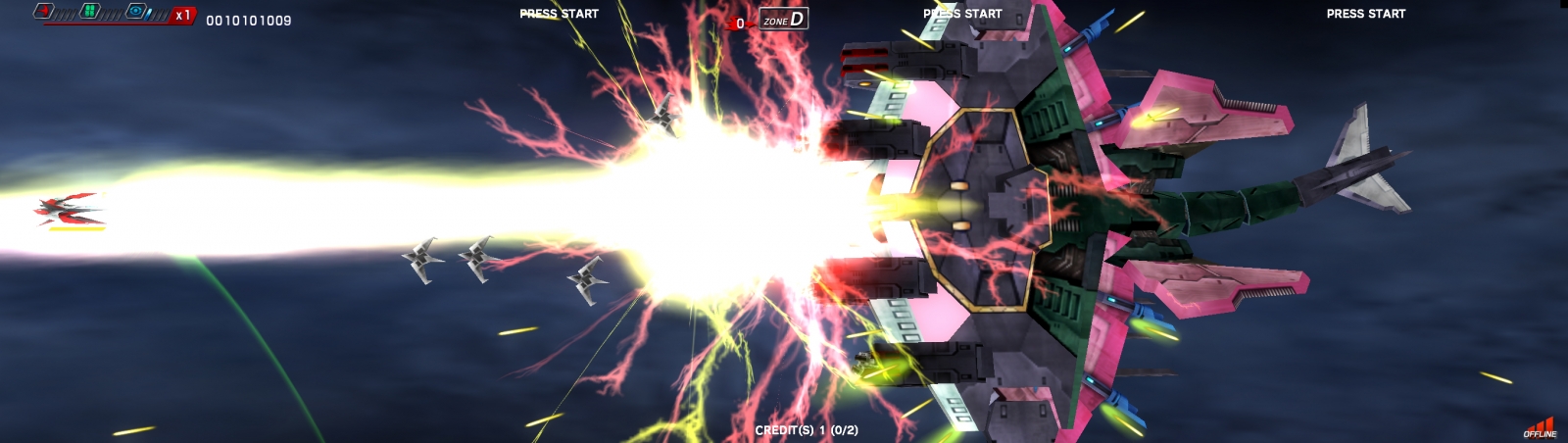Image resolution: width=1568 pixels, height=443 pixels.
Task: Click the red OFFLINE network status icon
Action: click(1540, 428)
